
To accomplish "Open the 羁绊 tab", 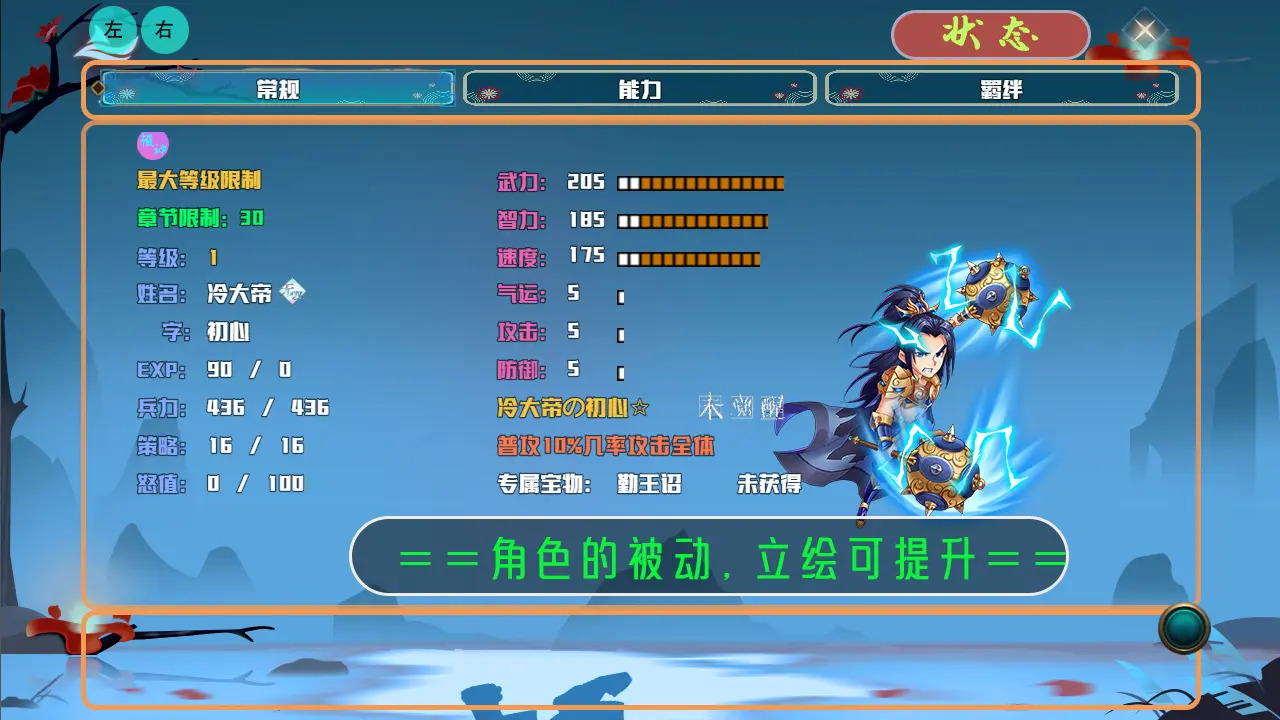I will 1000,88.
